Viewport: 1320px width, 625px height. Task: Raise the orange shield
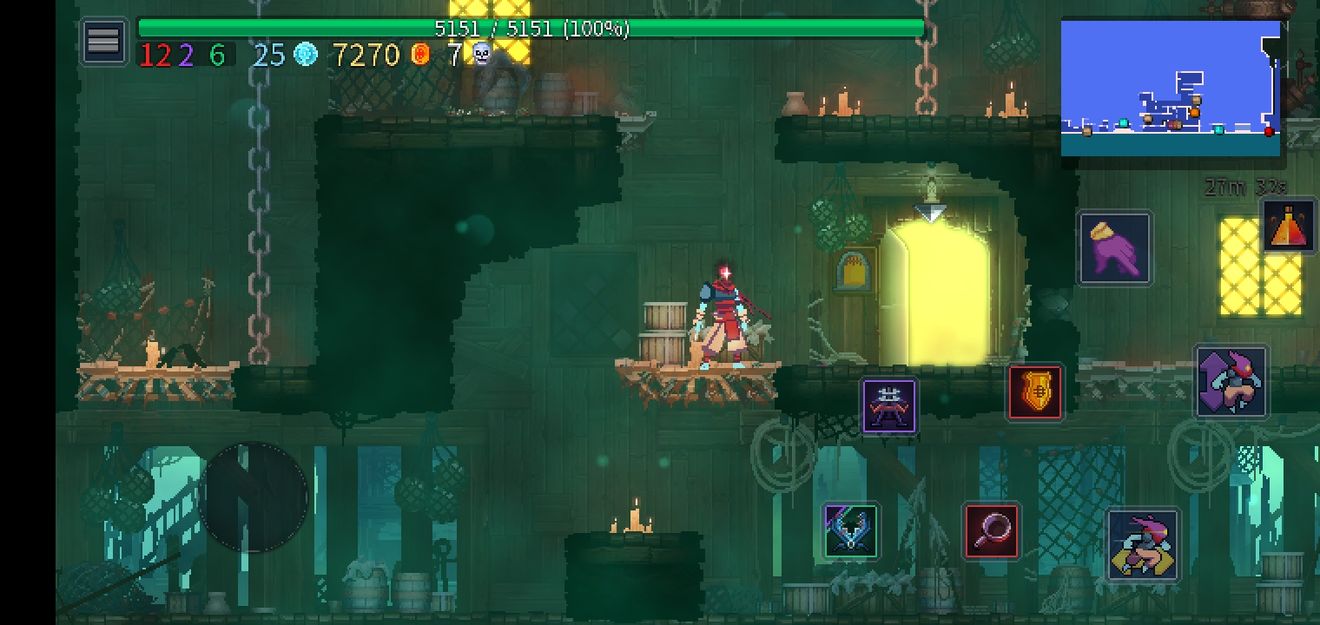click(x=1035, y=392)
